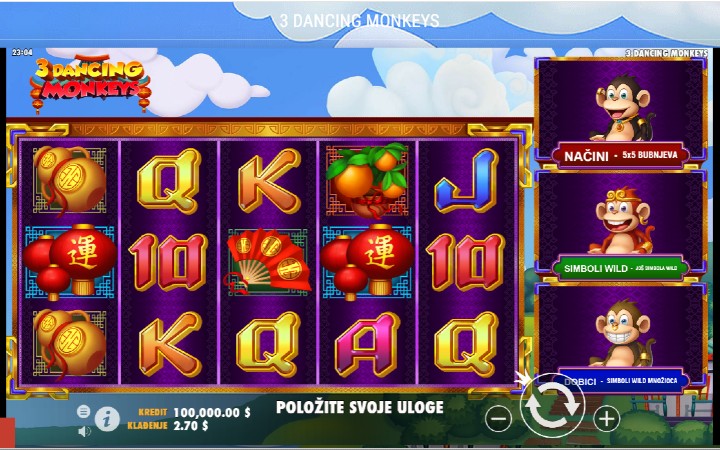The width and height of the screenshot is (720, 450).
Task: Decrease the bet with the minus button
Action: click(498, 419)
